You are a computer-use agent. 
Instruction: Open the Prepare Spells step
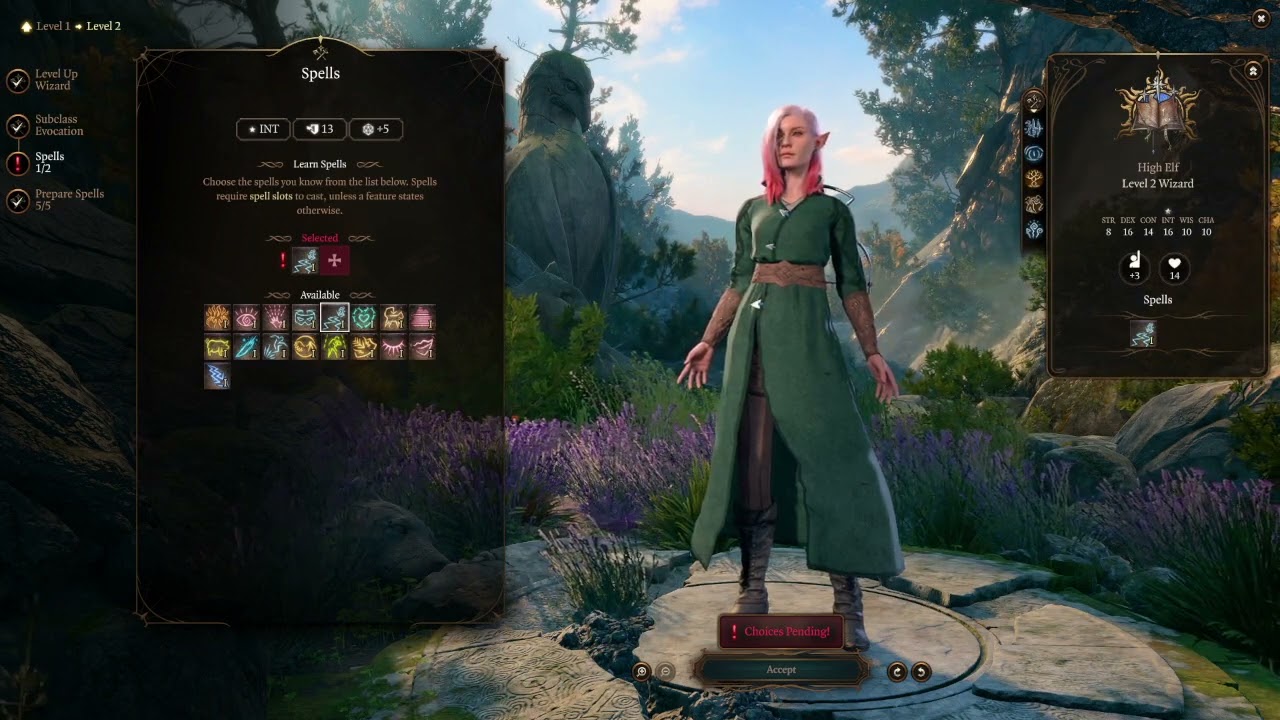click(18, 201)
